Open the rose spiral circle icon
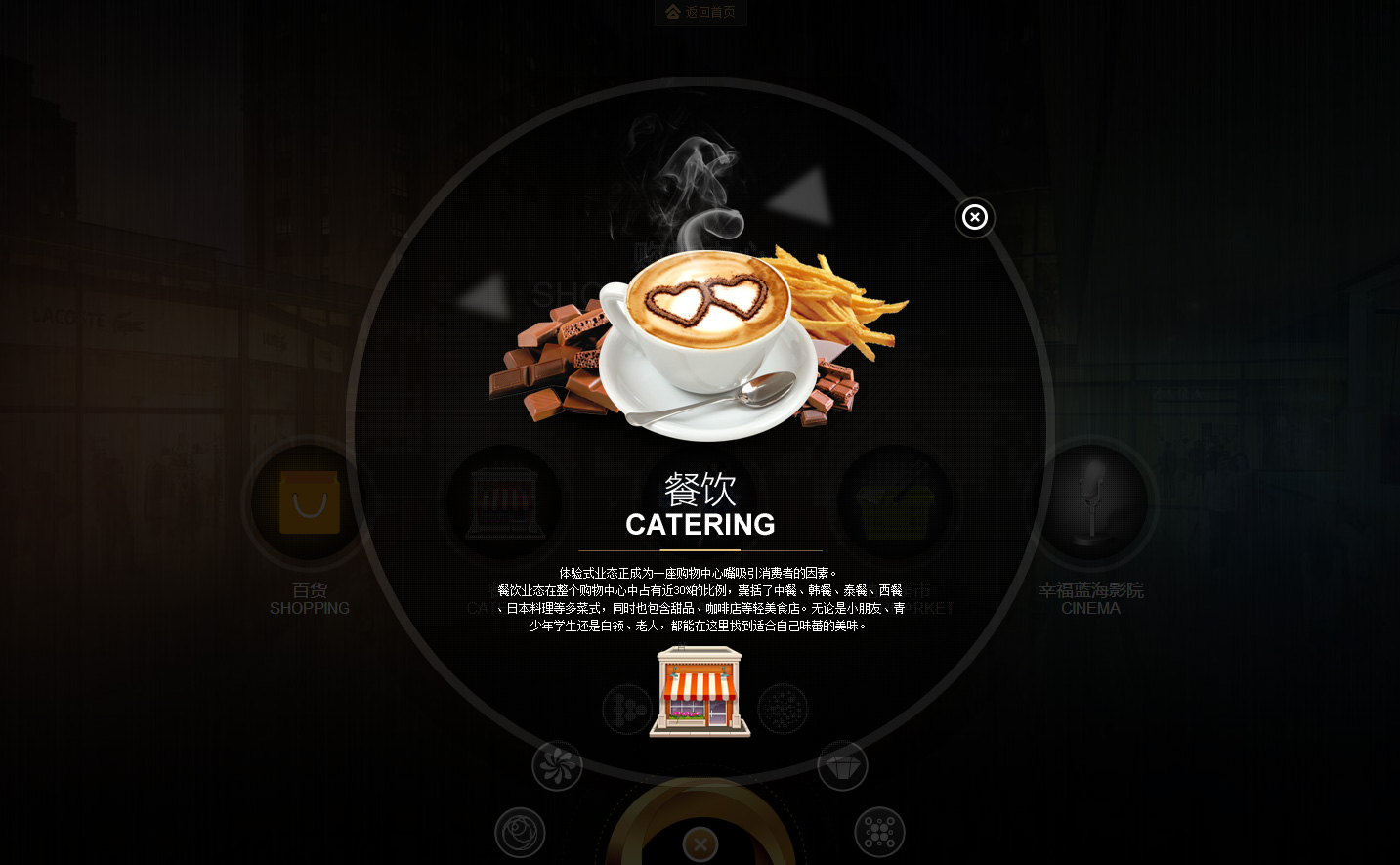The image size is (1400, 865). click(520, 832)
